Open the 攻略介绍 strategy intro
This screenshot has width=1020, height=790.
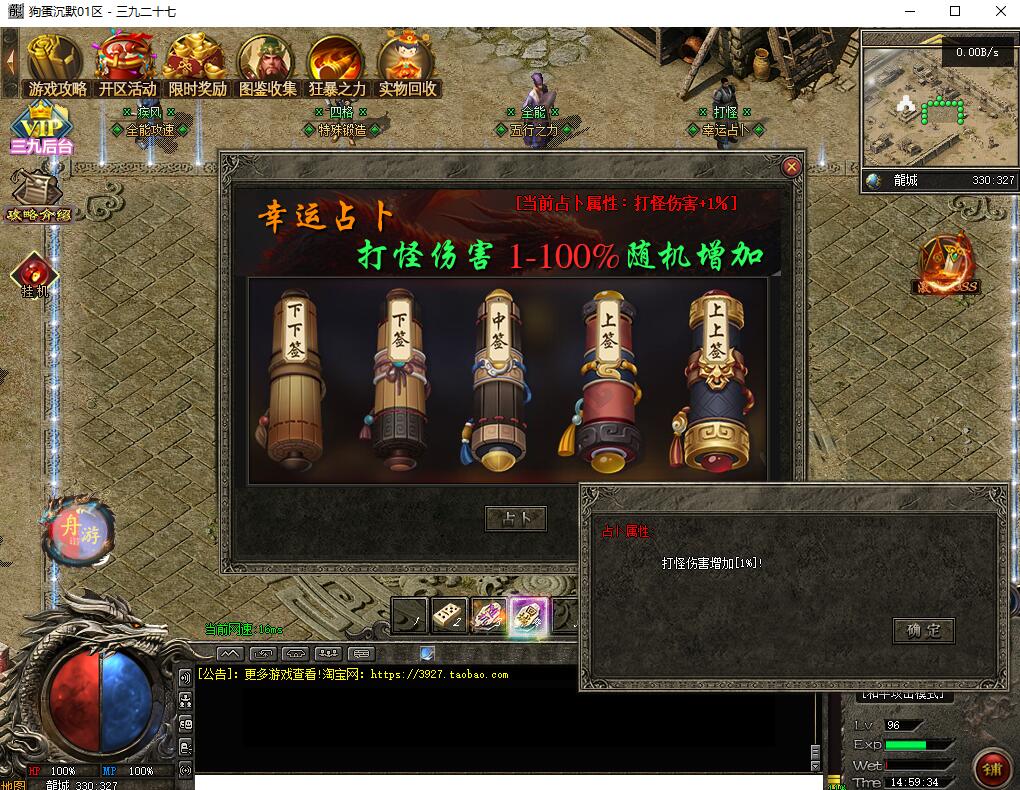tap(39, 197)
